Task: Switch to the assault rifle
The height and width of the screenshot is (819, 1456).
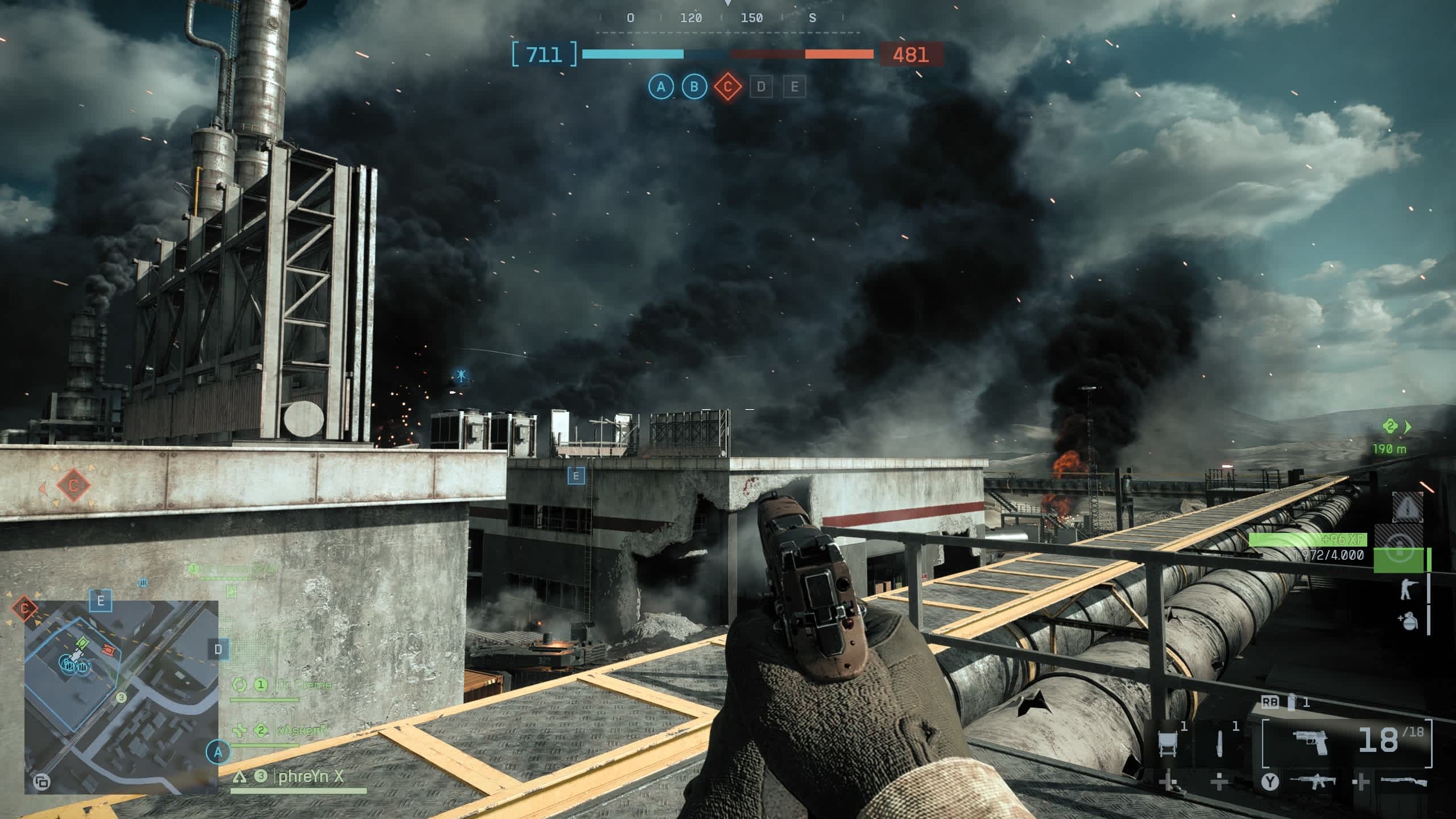Action: 1313,781
